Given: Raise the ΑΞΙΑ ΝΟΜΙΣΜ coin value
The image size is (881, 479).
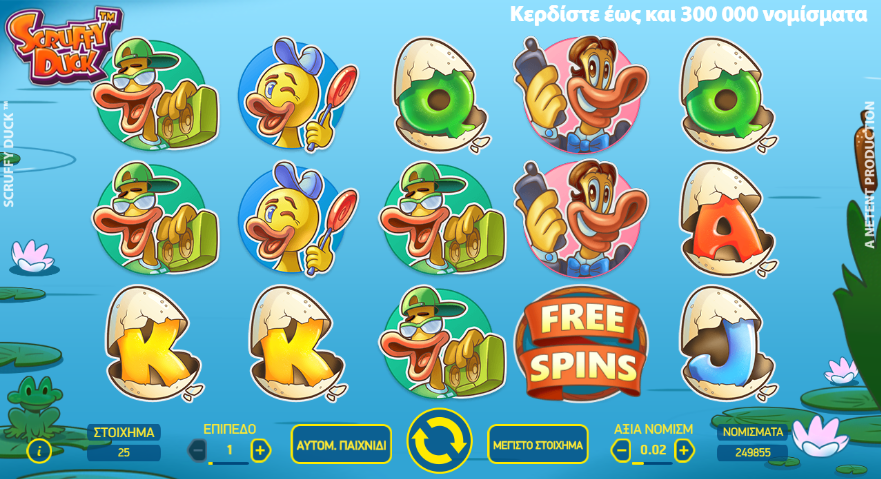Looking at the screenshot, I should pyautogui.click(x=684, y=450).
